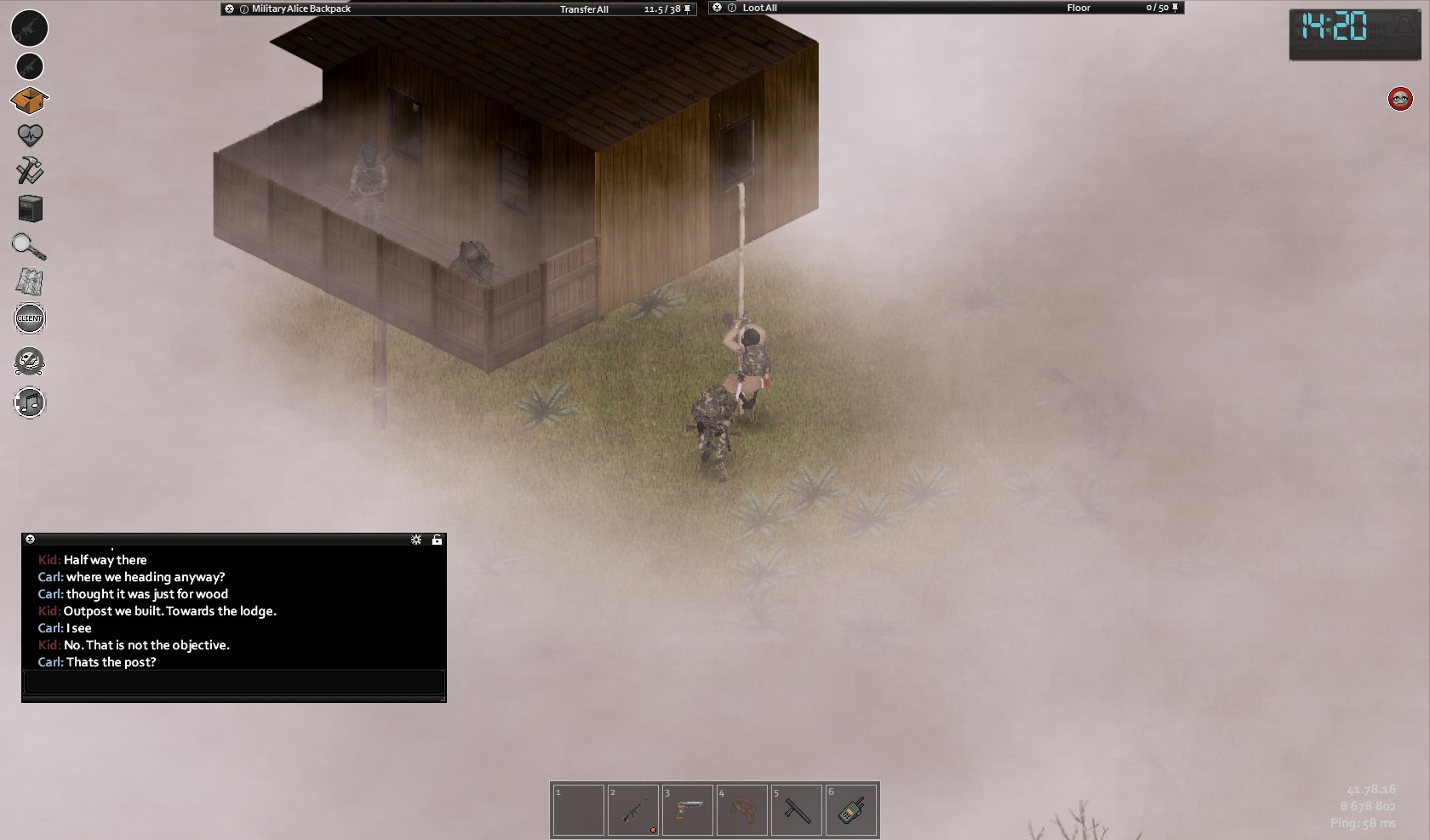The image size is (1430, 840).
Task: Toggle the furniture movables icon
Action: pos(30,209)
